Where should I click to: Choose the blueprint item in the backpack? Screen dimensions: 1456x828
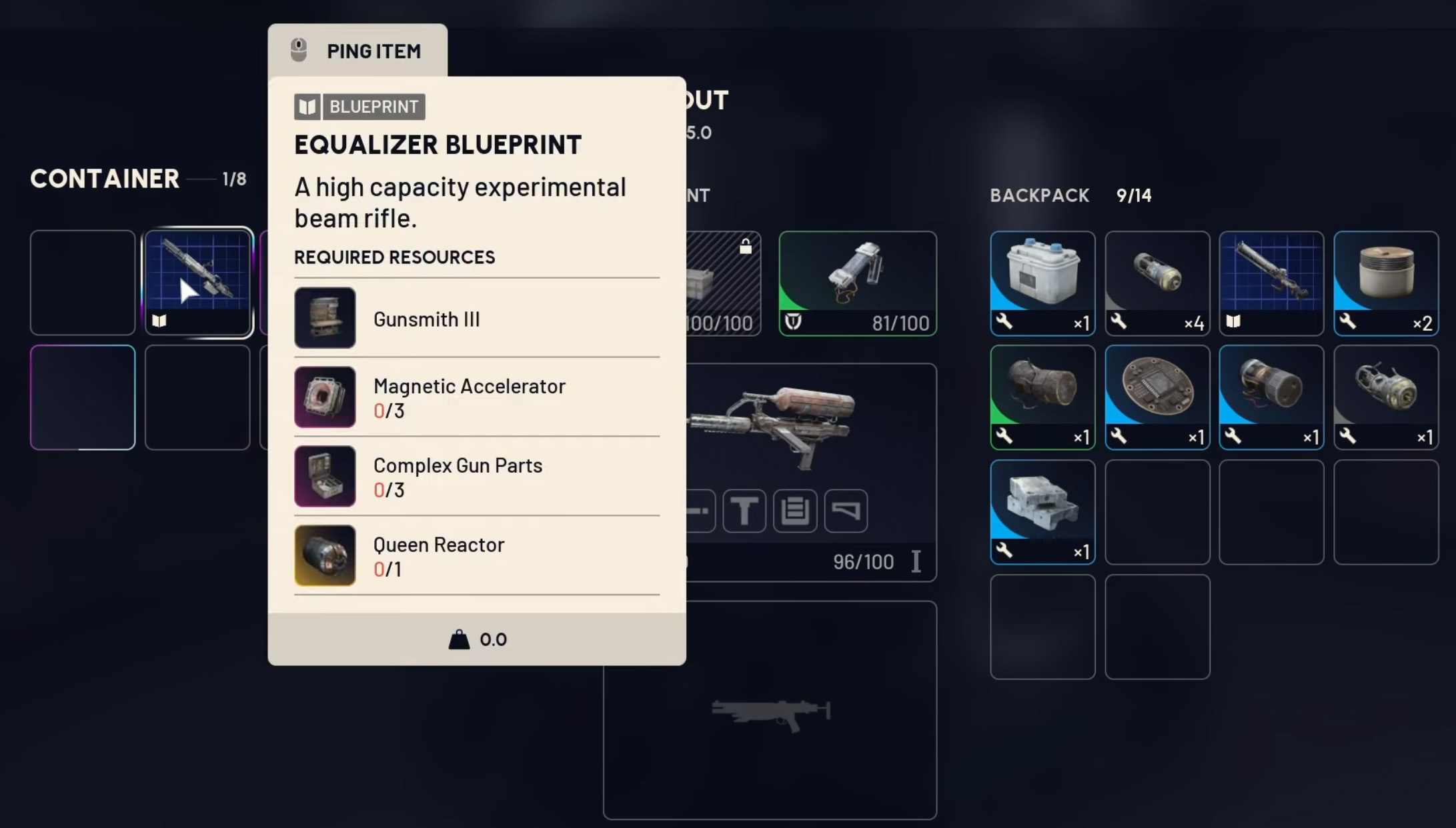coord(1271,283)
